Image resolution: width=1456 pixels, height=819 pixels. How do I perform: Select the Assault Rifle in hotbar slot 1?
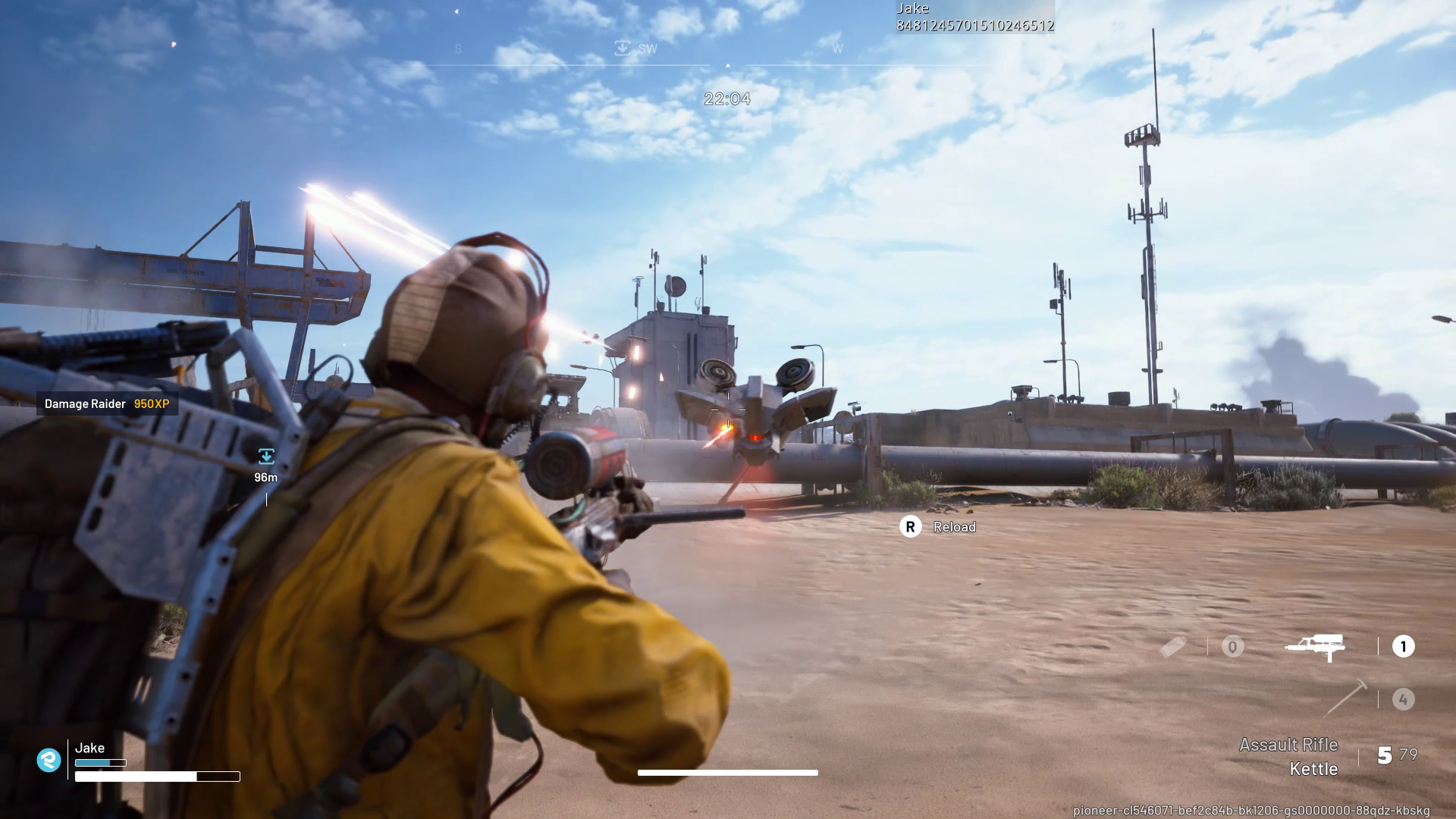click(x=1316, y=647)
